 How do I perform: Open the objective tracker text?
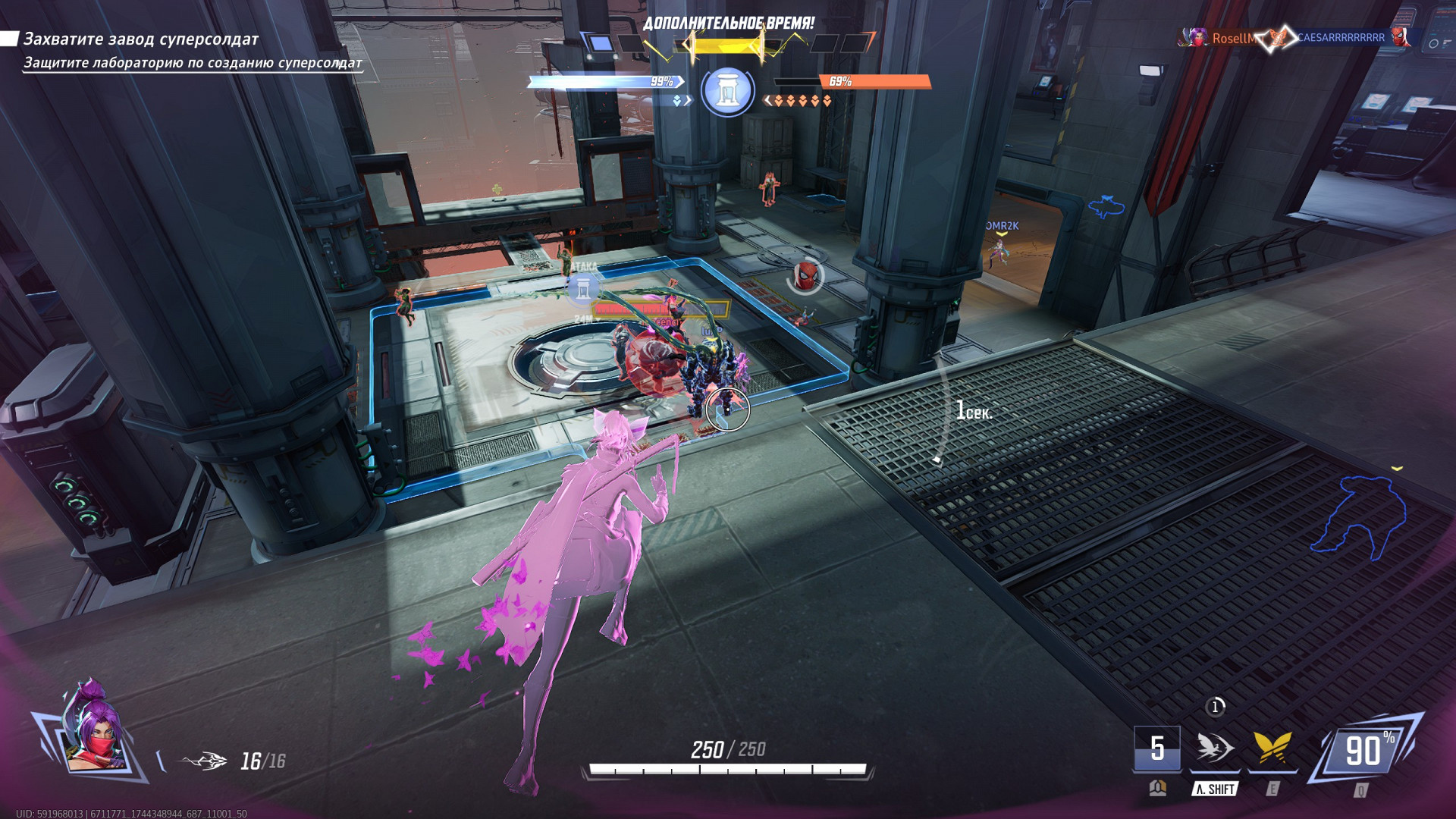(141, 39)
